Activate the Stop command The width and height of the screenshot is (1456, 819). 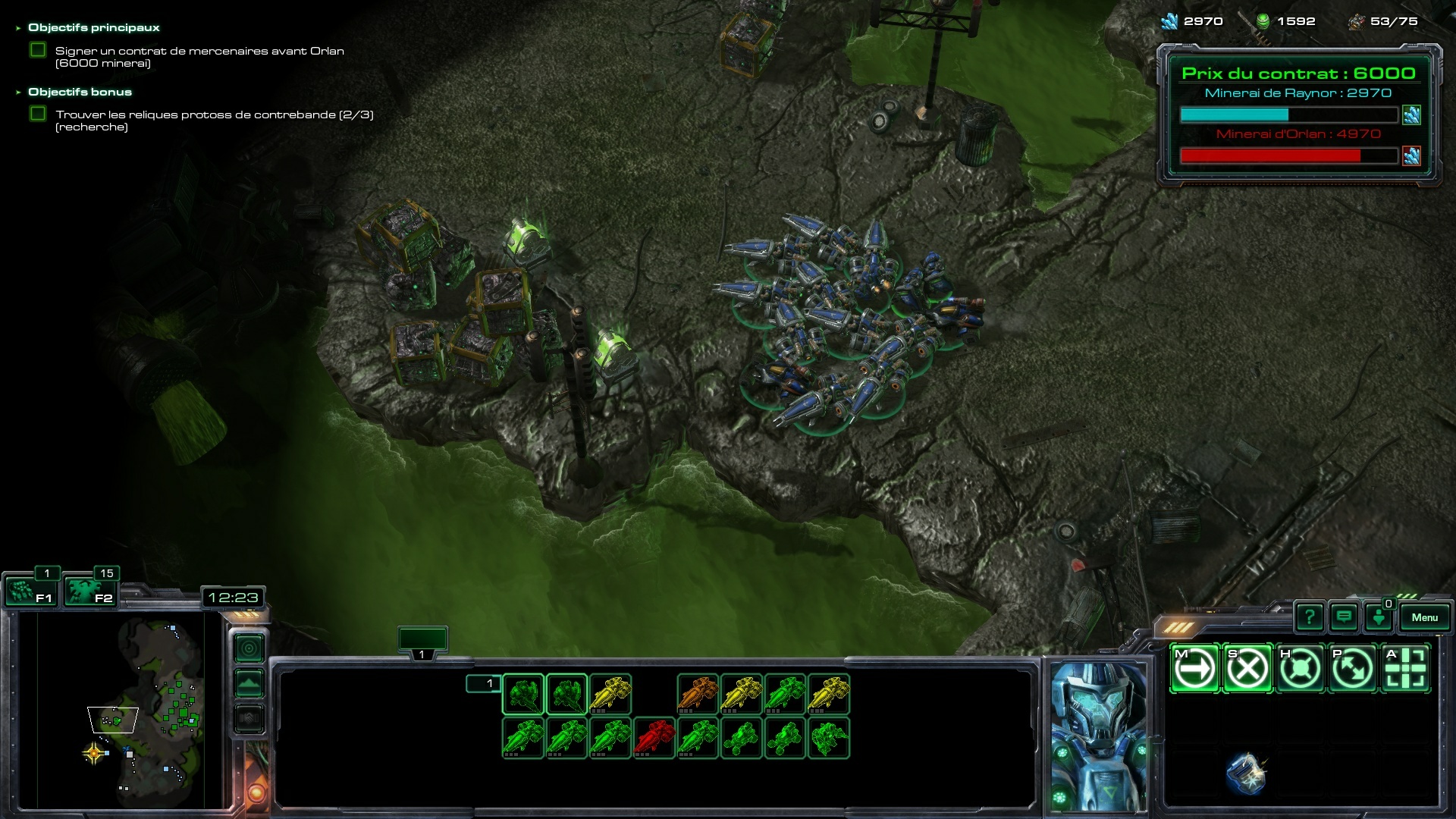coord(1247,669)
